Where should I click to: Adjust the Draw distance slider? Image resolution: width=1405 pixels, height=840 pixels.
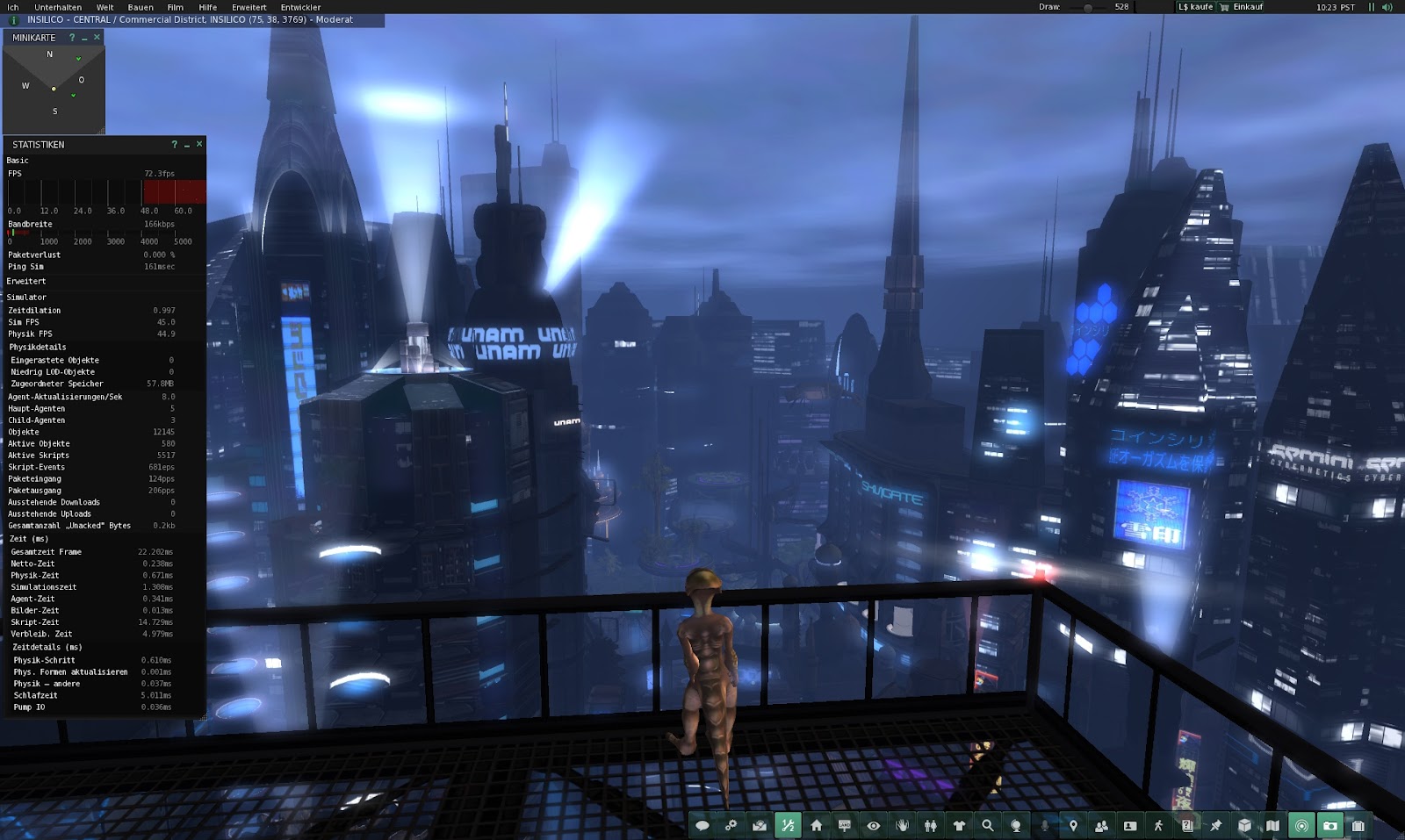click(1088, 7)
